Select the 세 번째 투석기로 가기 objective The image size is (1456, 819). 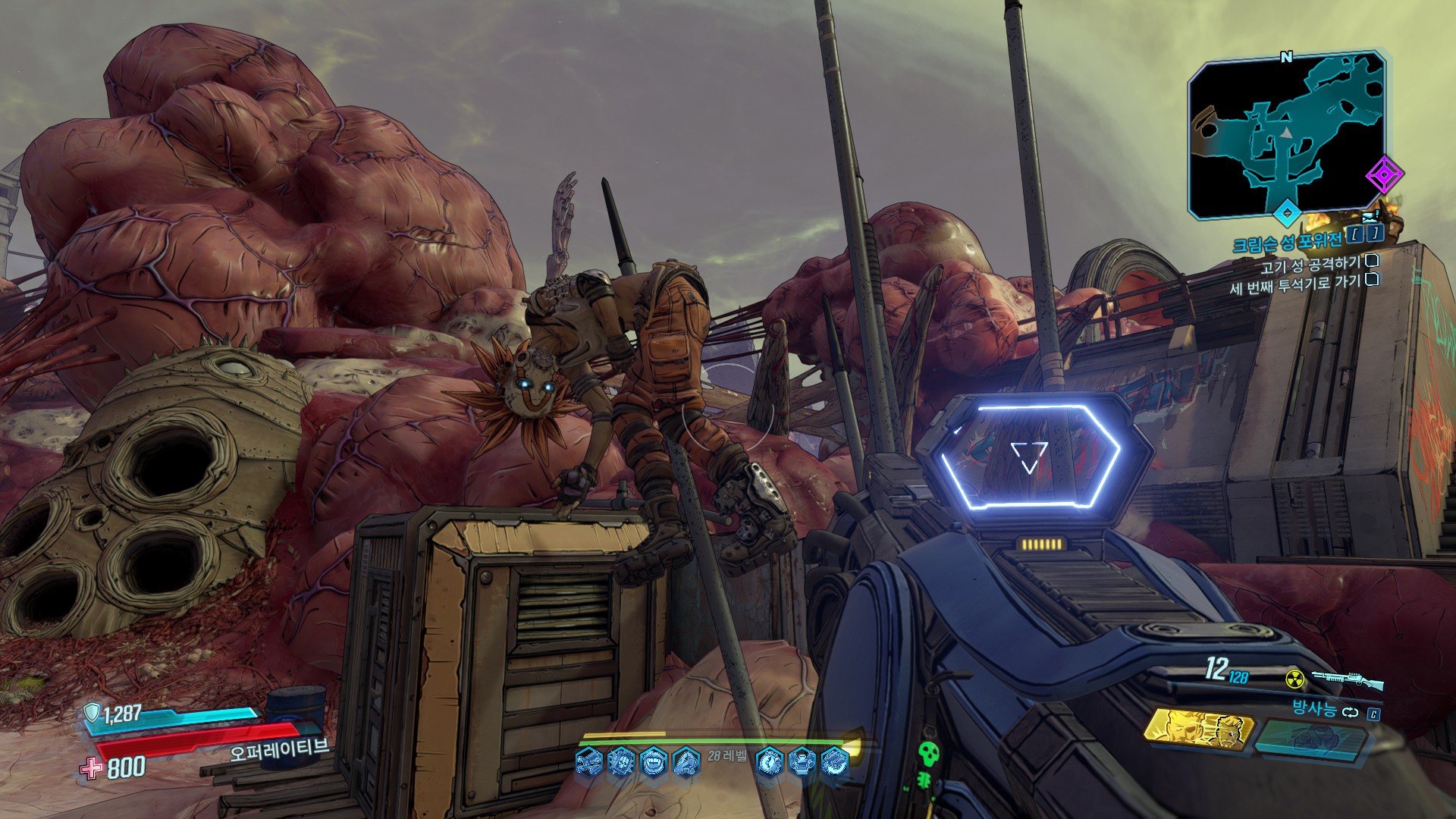pyautogui.click(x=1294, y=287)
